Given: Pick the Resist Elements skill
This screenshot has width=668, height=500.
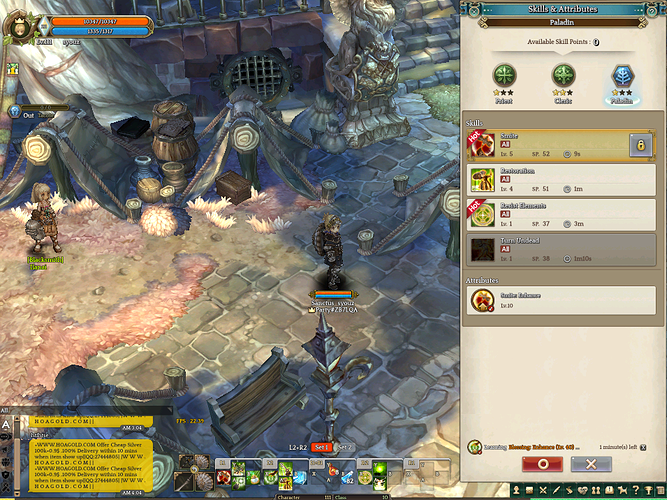Looking at the screenshot, I should click(550, 214).
